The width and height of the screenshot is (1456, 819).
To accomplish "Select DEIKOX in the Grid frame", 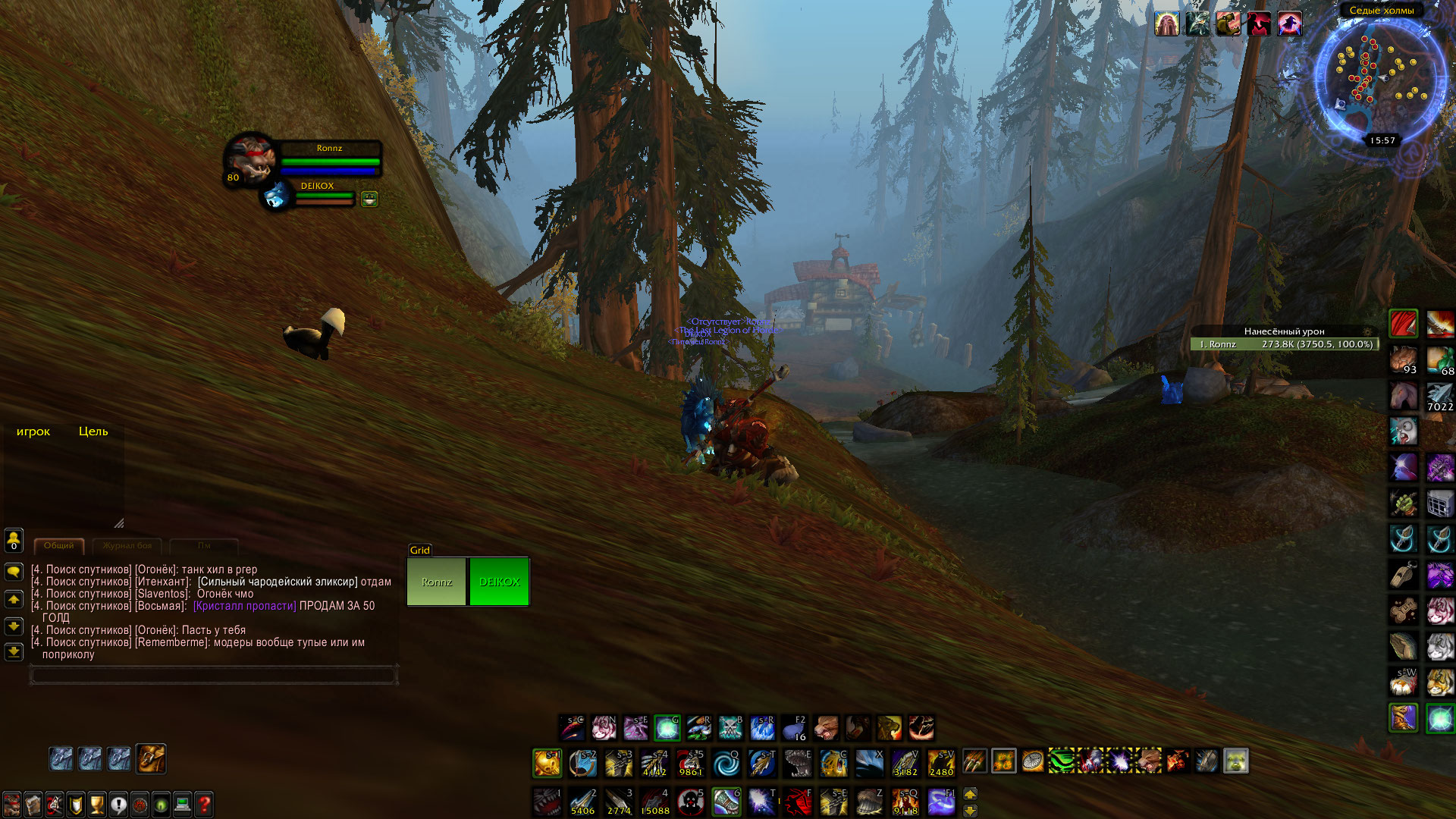I will tap(499, 582).
